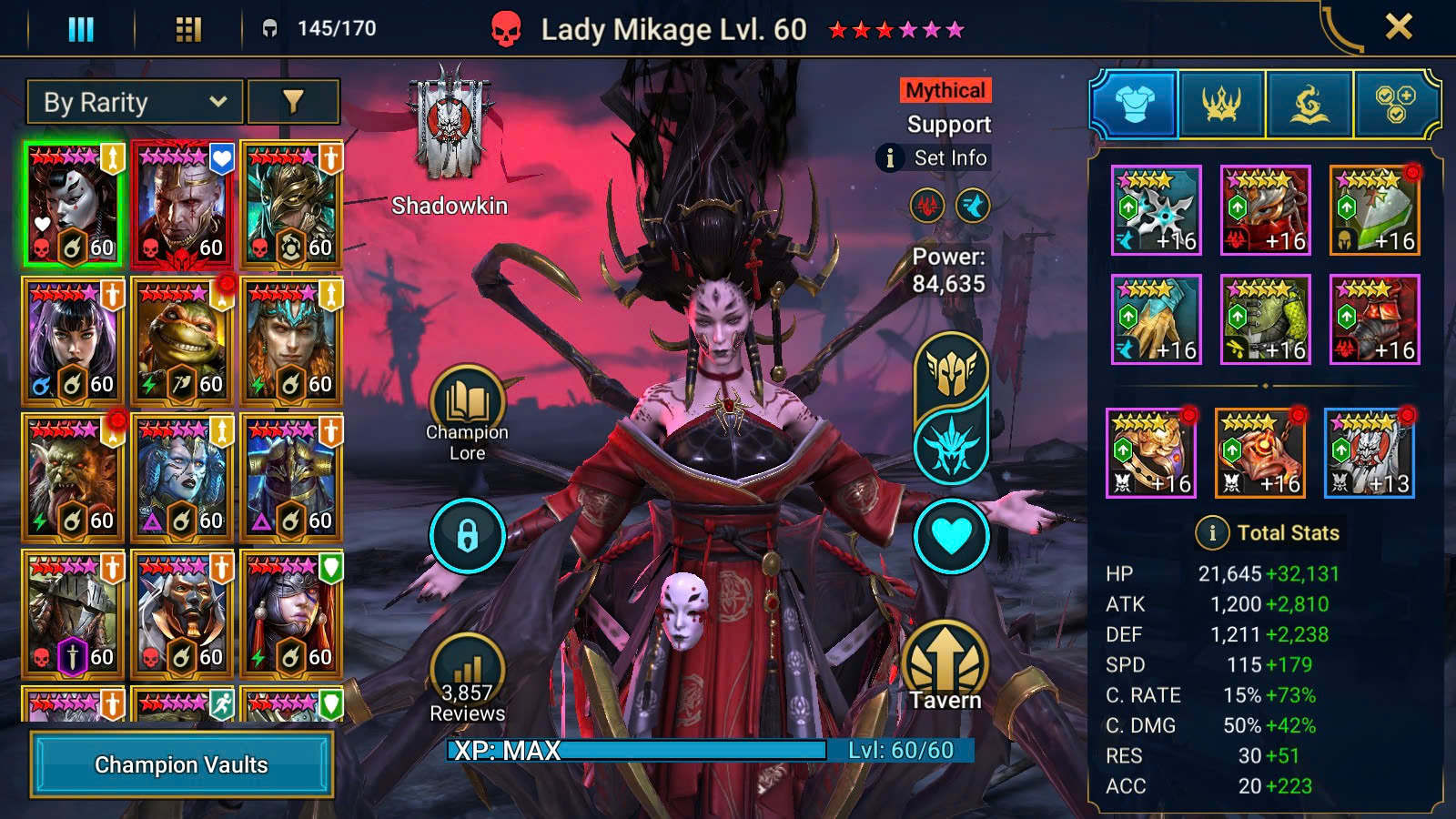View the 3,857 Reviews
The height and width of the screenshot is (819, 1456).
467,678
